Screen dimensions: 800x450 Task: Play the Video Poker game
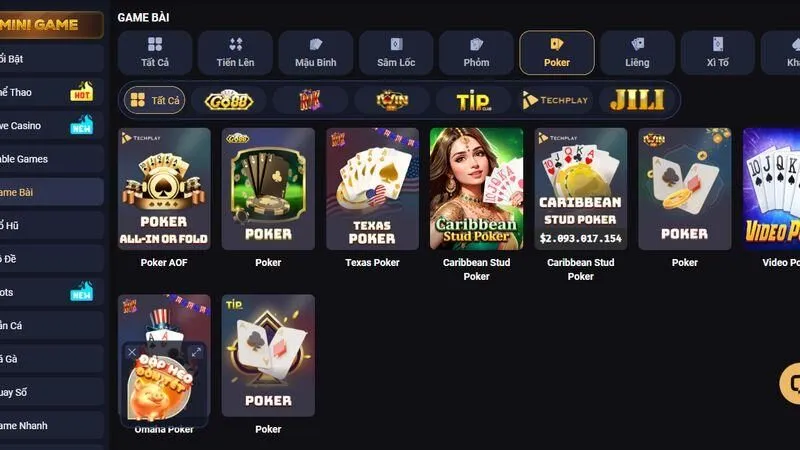click(x=773, y=189)
